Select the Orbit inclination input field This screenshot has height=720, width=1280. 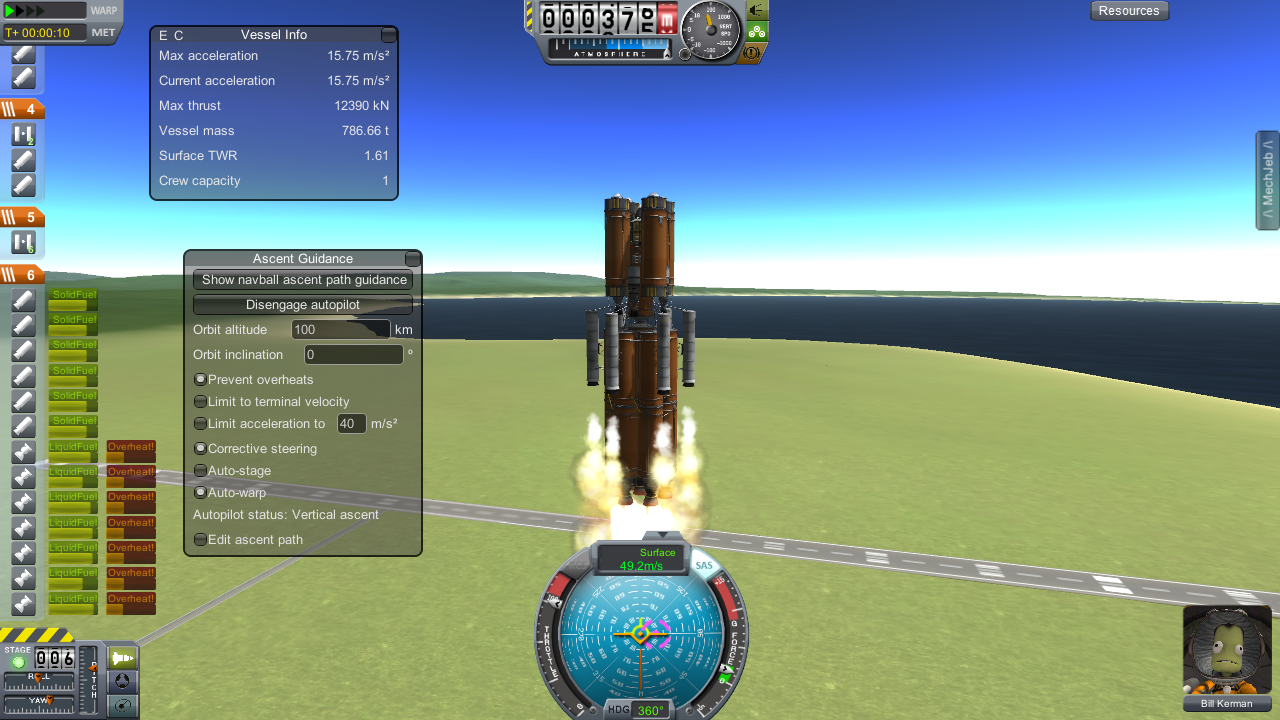pos(353,355)
